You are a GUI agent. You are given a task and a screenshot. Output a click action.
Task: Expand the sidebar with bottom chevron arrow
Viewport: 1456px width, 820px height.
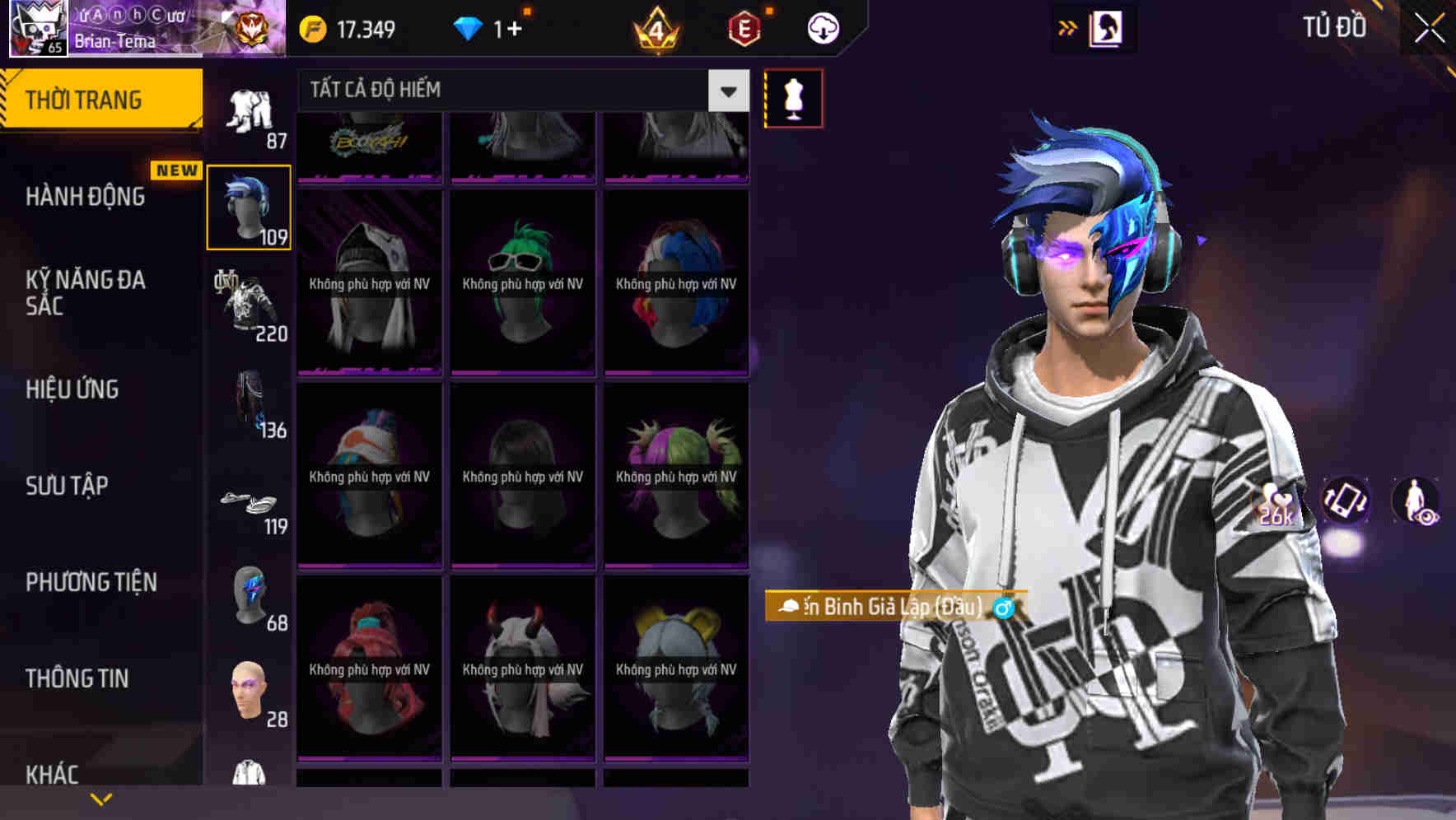click(x=101, y=797)
